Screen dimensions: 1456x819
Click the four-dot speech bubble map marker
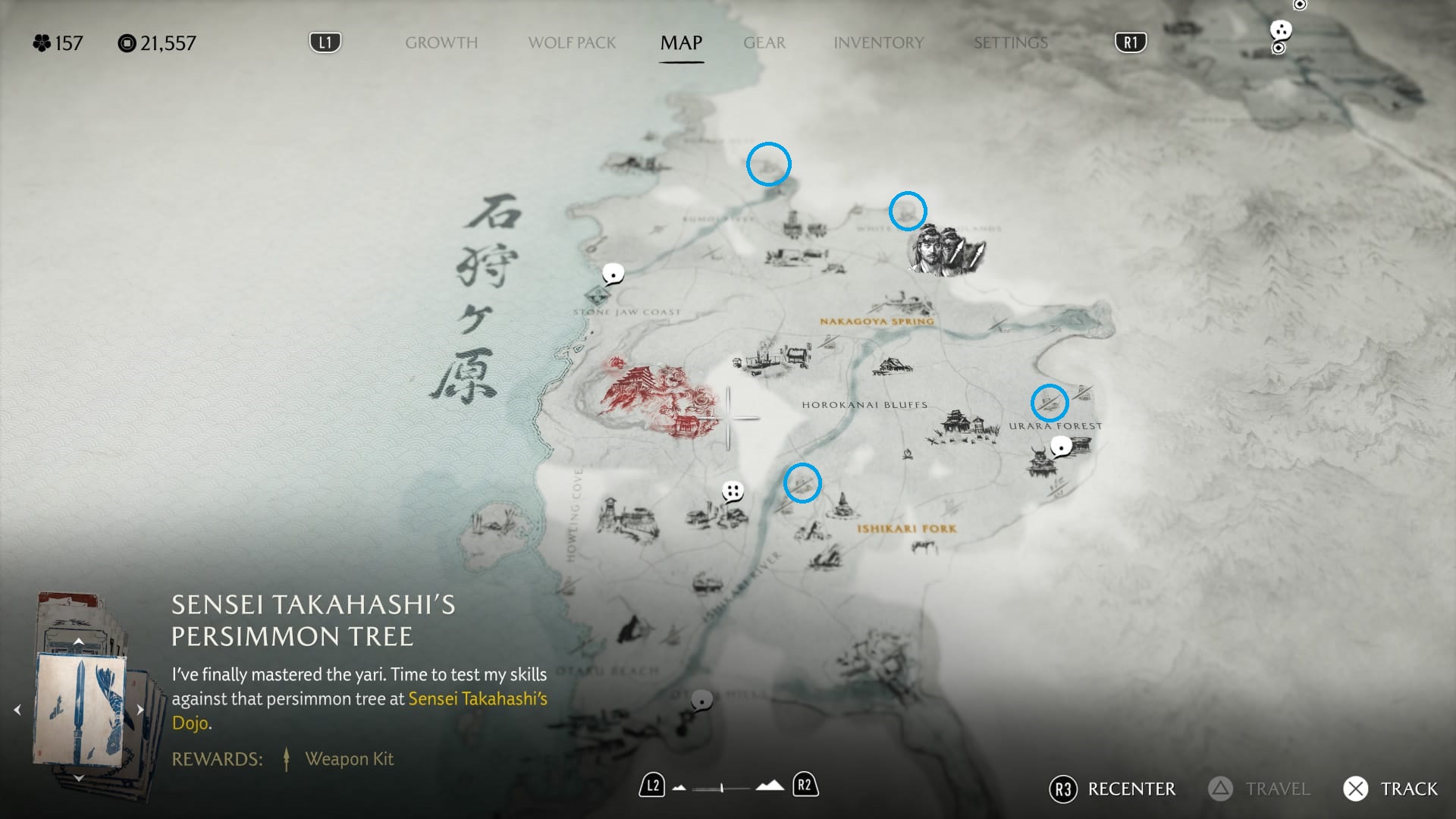tap(733, 491)
